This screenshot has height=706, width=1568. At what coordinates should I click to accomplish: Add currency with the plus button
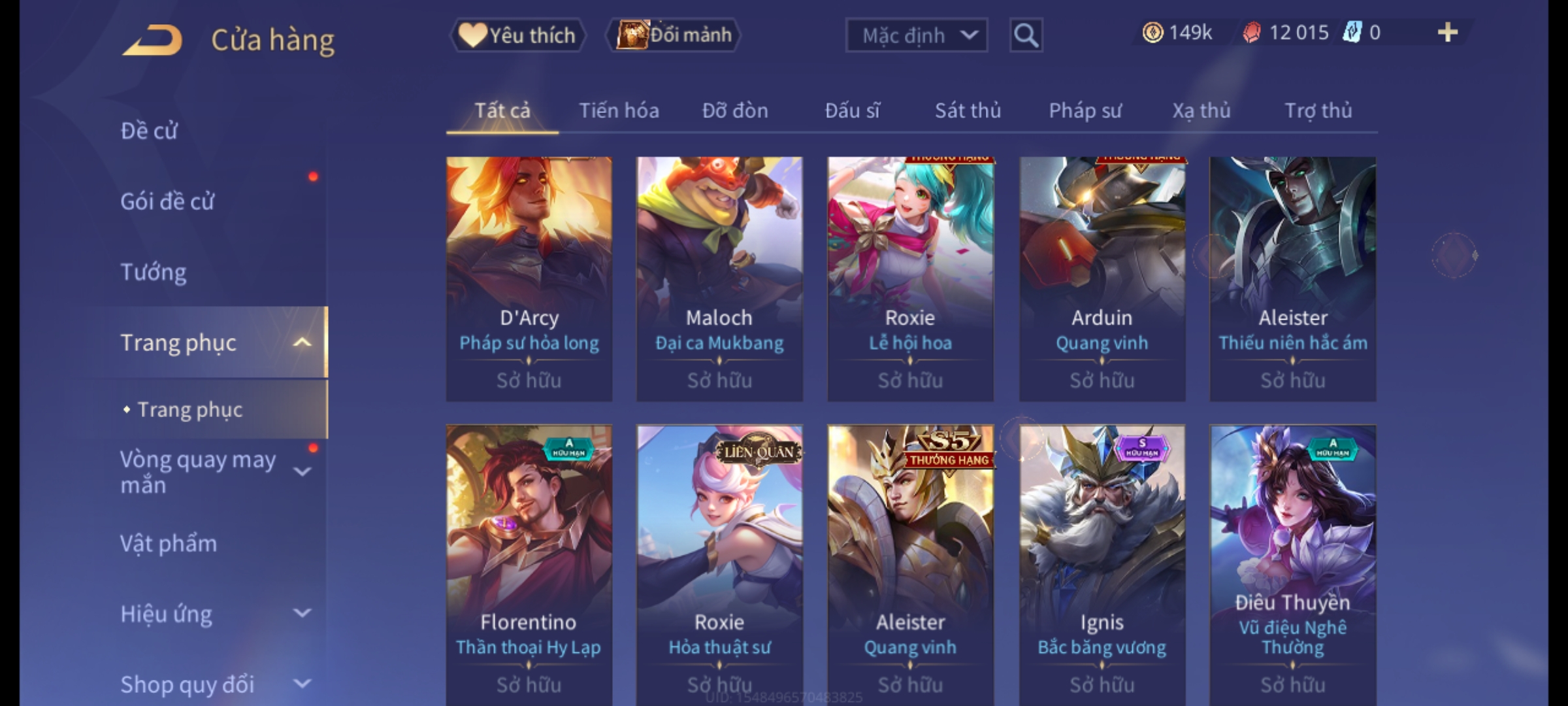pos(1447,33)
